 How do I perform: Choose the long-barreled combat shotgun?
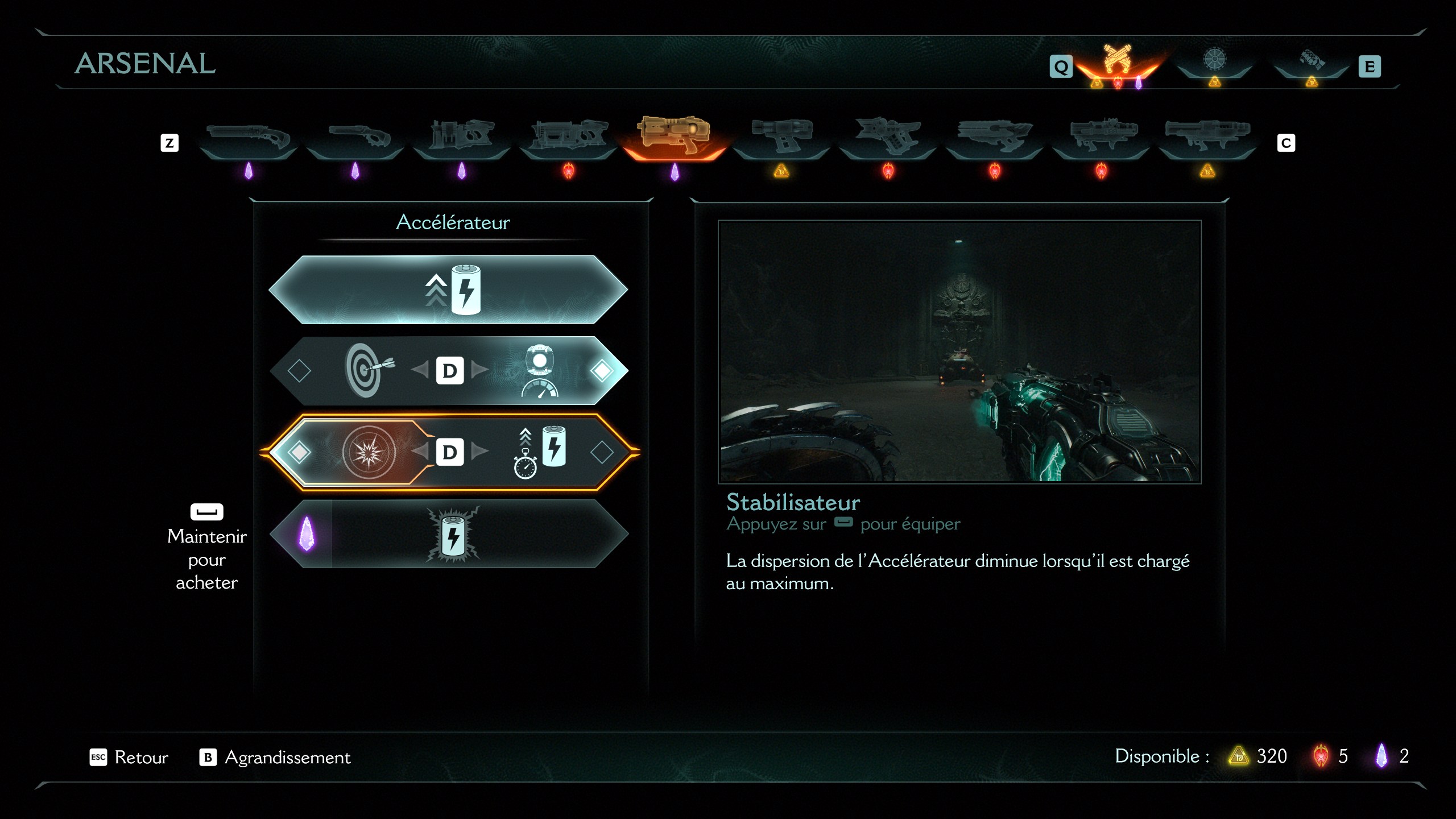point(248,136)
